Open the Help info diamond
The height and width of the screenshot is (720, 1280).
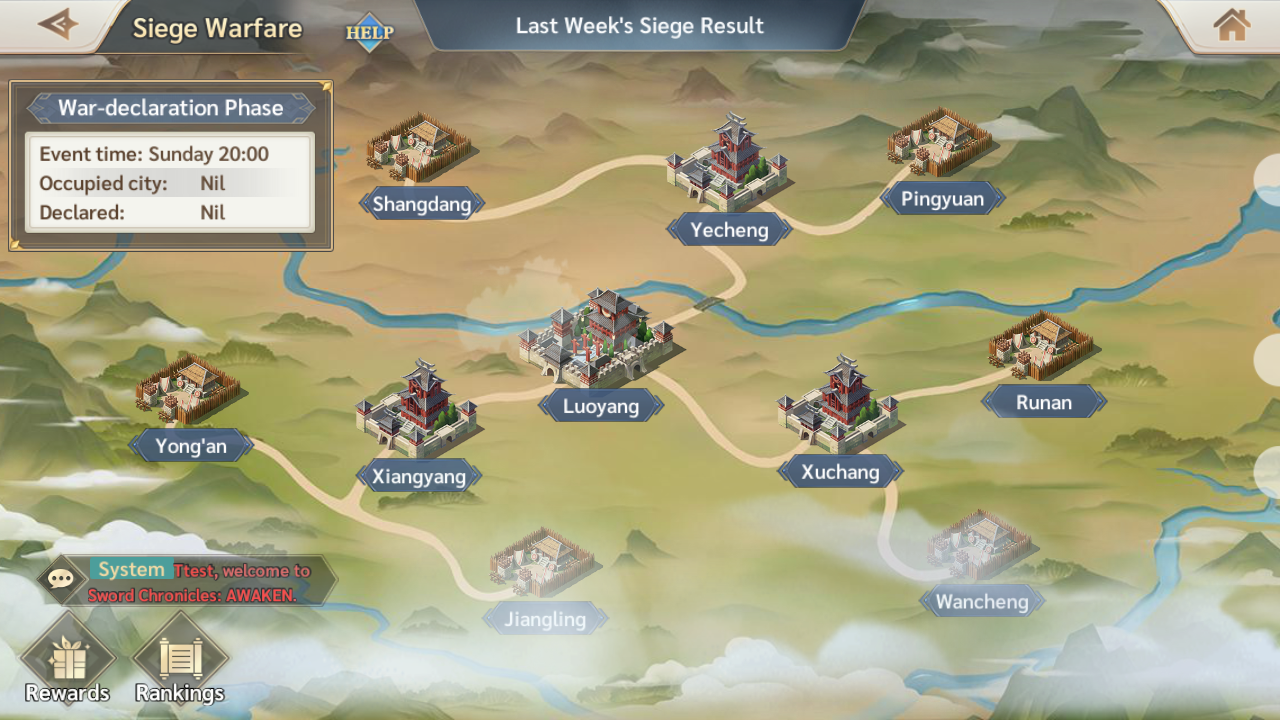tap(370, 32)
